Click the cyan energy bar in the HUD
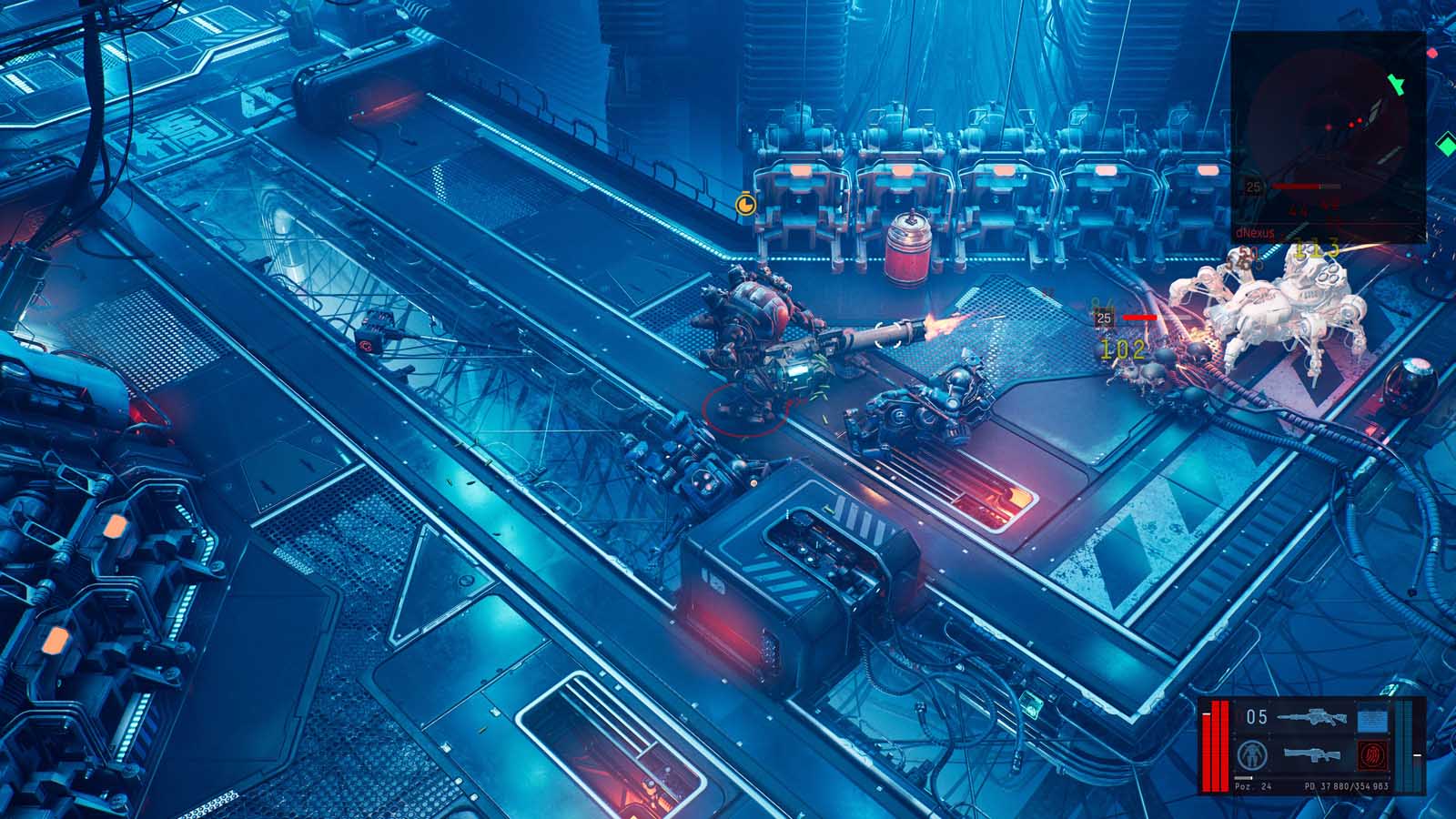The width and height of the screenshot is (1456, 819). [x=1404, y=745]
